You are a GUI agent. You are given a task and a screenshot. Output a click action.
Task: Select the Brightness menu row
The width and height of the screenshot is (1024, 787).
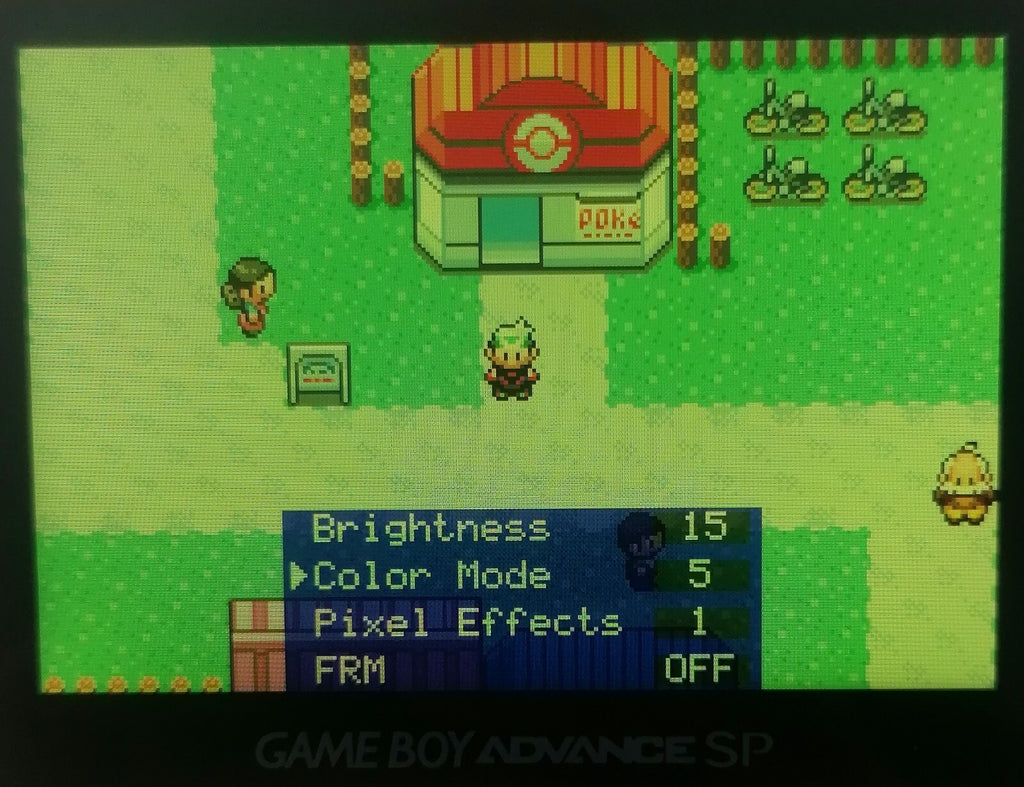pos(431,528)
